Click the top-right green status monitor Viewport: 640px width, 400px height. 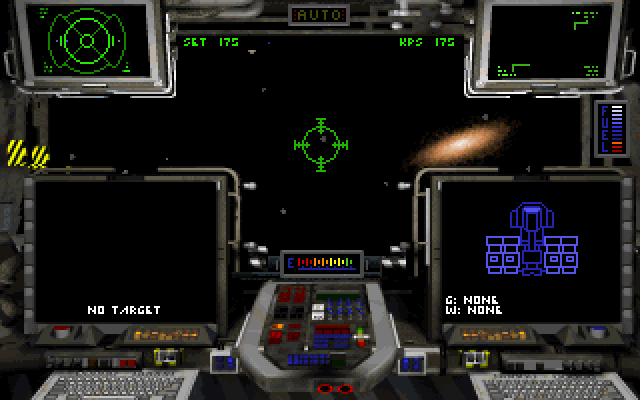tap(547, 42)
